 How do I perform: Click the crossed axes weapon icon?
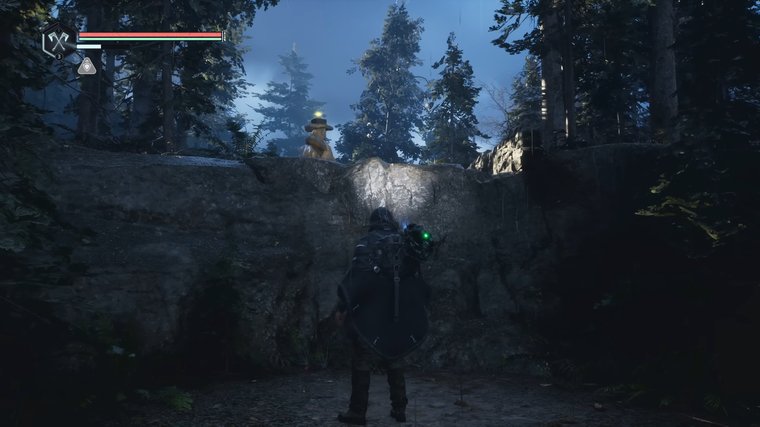(x=56, y=41)
